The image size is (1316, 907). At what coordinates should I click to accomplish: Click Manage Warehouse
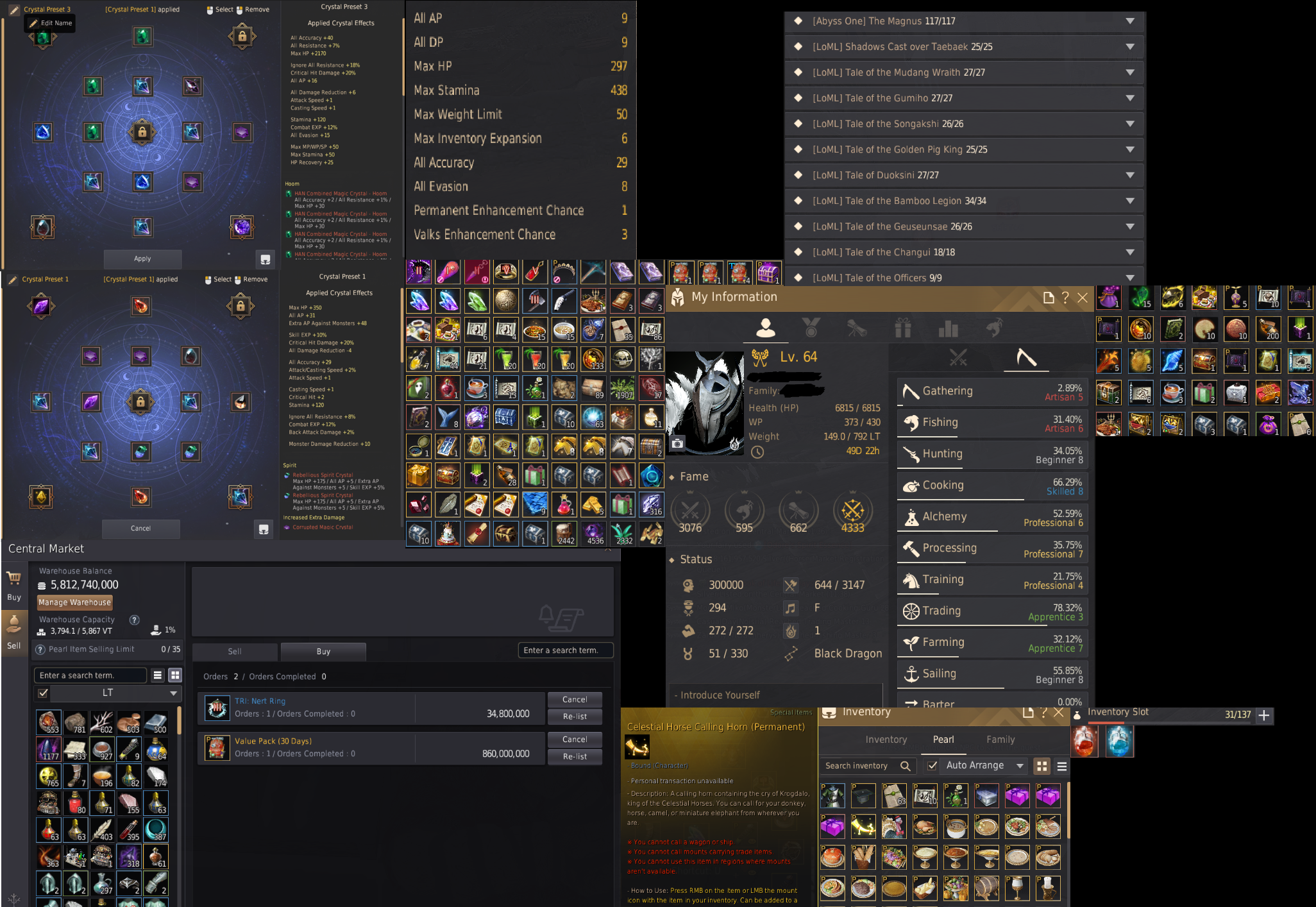click(x=74, y=602)
